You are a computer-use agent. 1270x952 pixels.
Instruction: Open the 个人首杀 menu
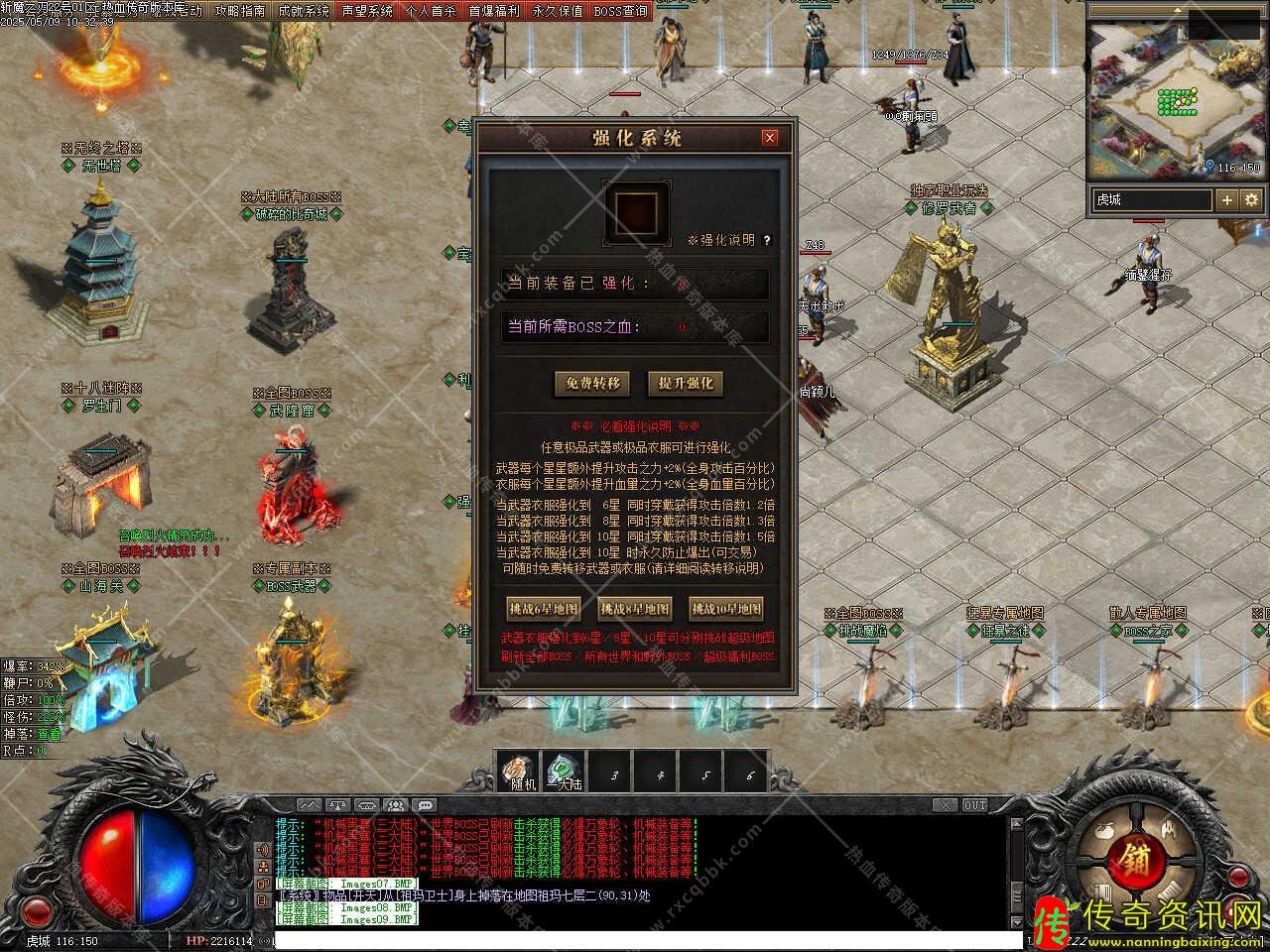click(431, 11)
